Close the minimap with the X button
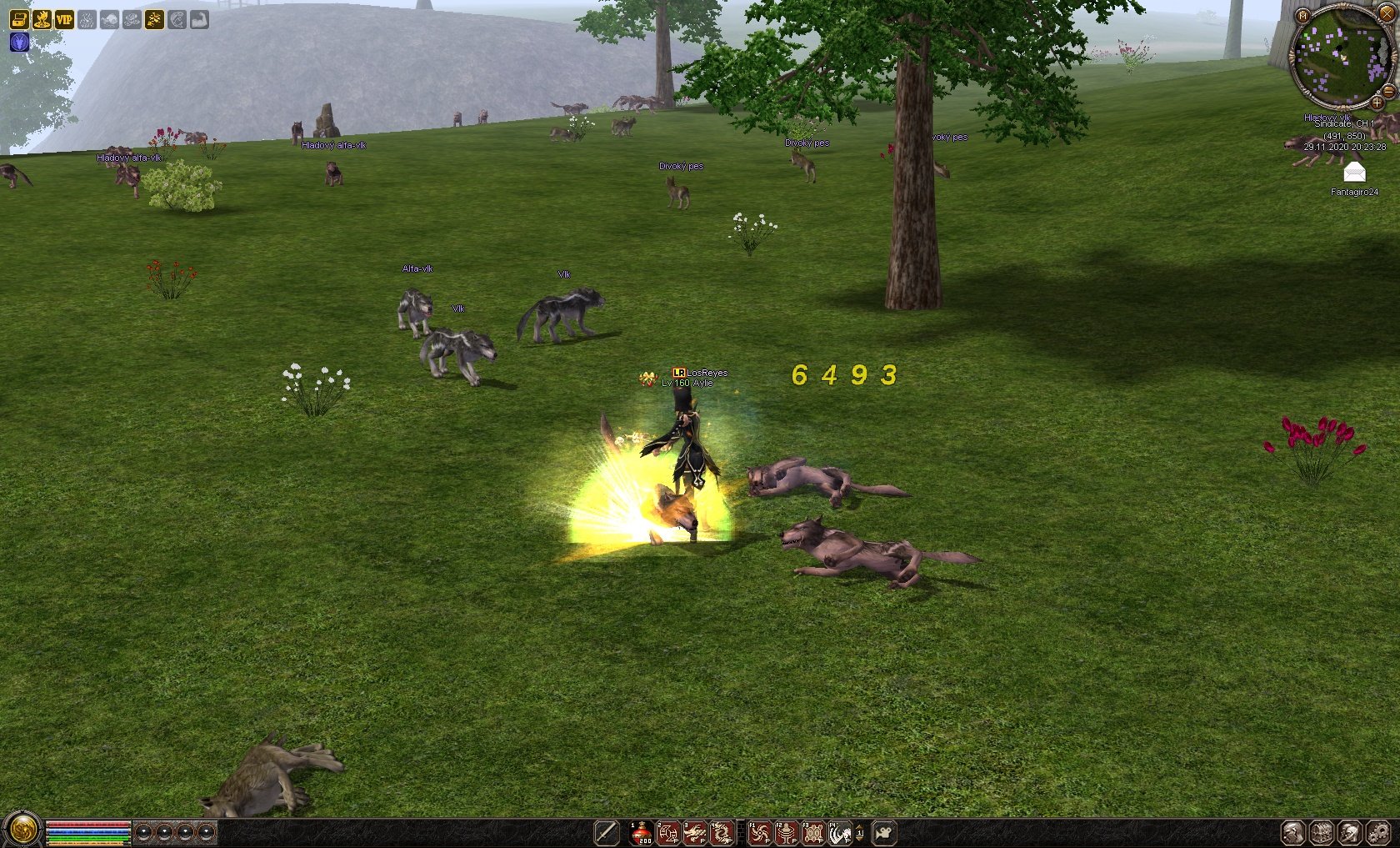 click(1387, 13)
